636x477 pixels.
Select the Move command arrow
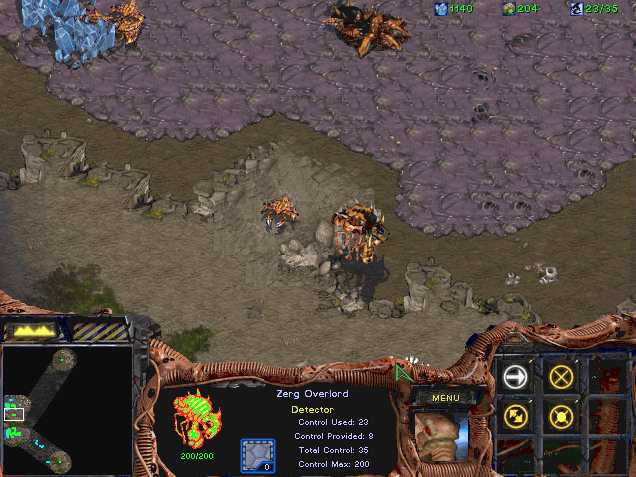point(516,376)
